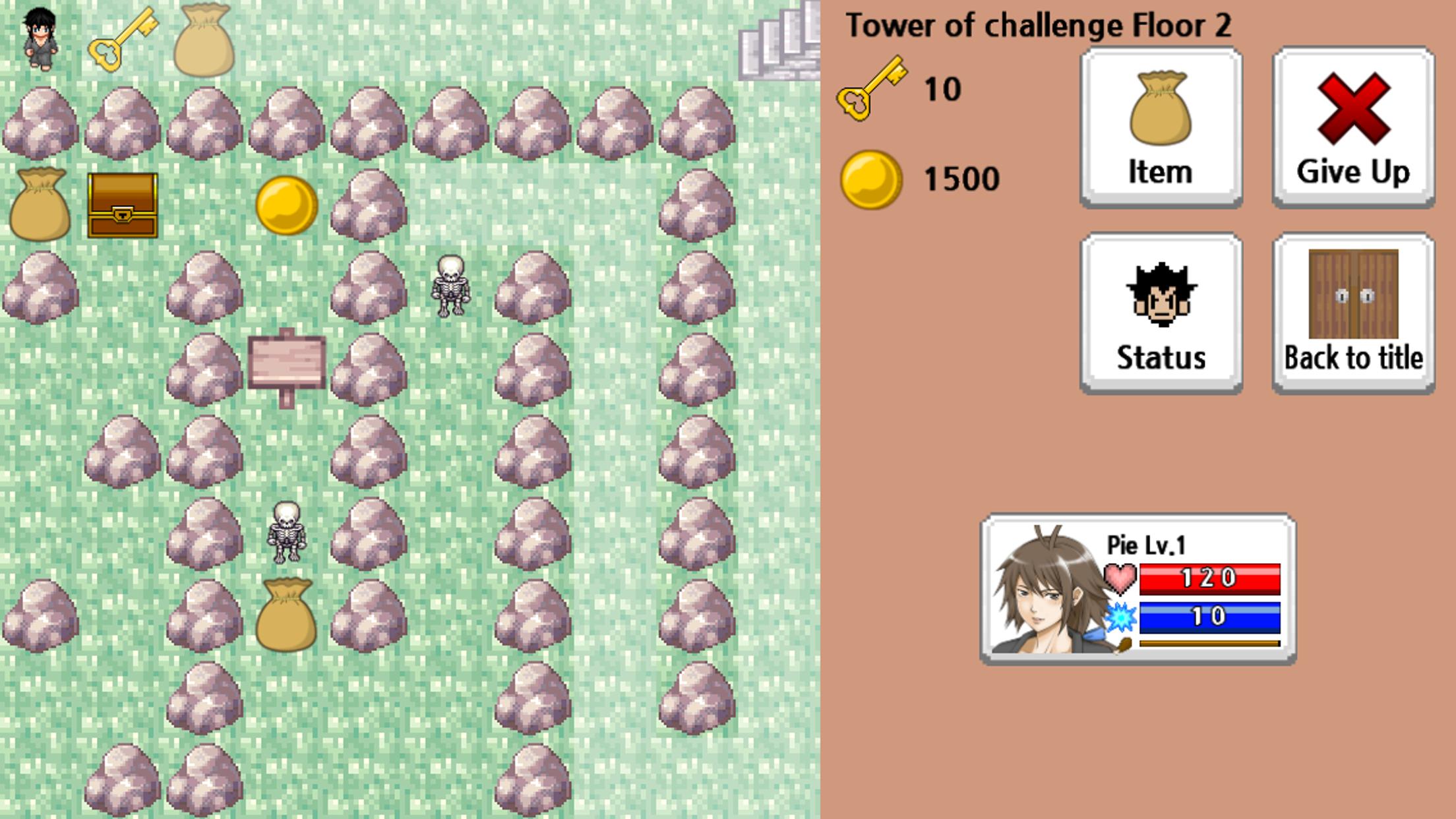Viewport: 1456px width, 819px height.
Task: Pick up the gold coin on the map
Action: coord(288,204)
